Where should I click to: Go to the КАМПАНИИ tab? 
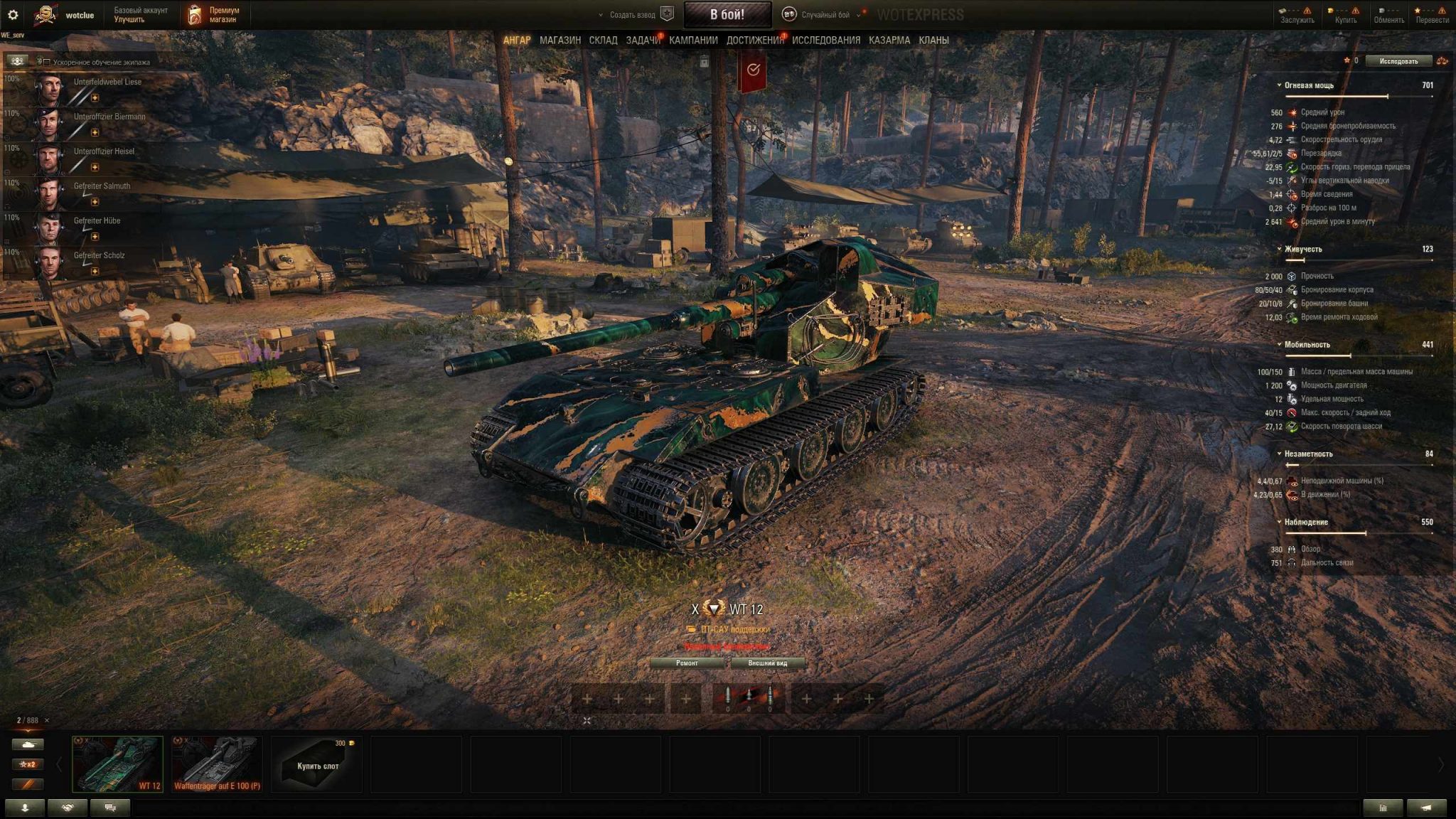(x=693, y=41)
